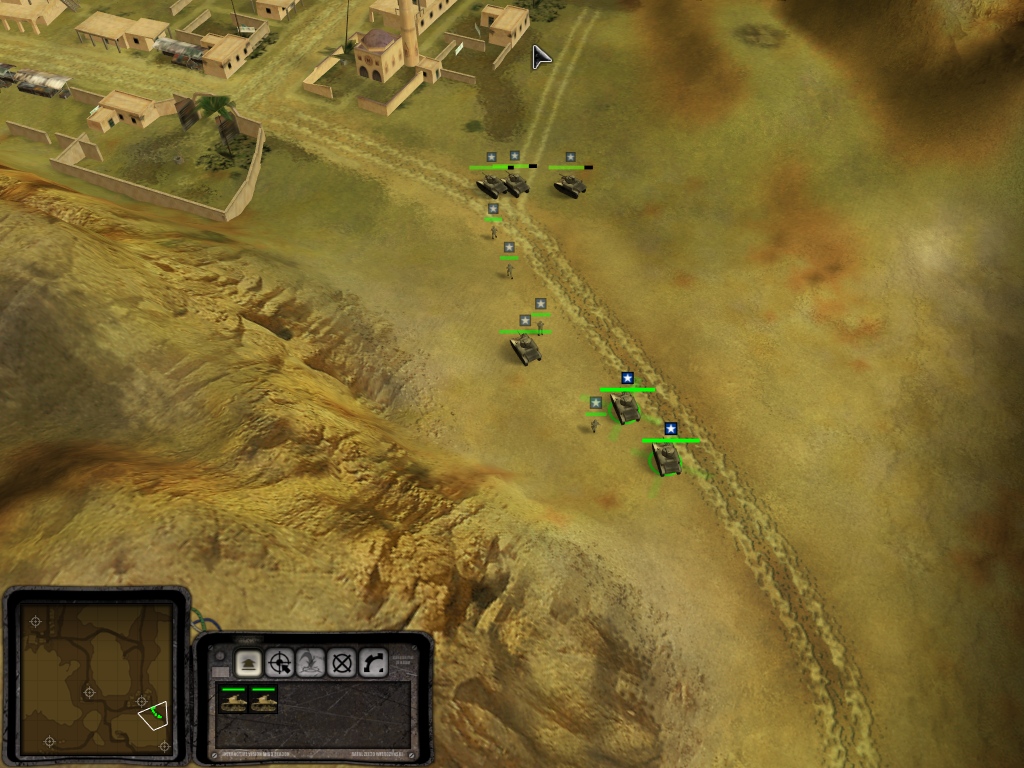Choose the crossed-circle stop command
This screenshot has height=768, width=1024.
pos(342,661)
